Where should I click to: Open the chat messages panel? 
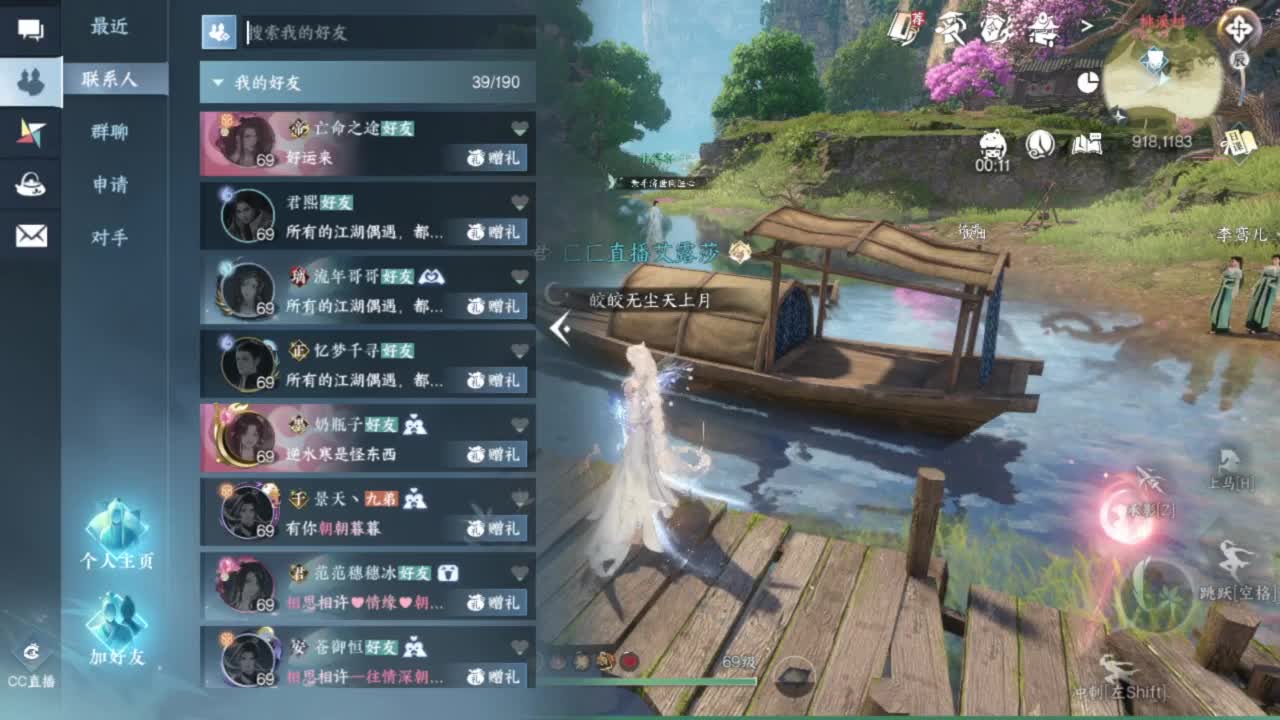pyautogui.click(x=33, y=31)
